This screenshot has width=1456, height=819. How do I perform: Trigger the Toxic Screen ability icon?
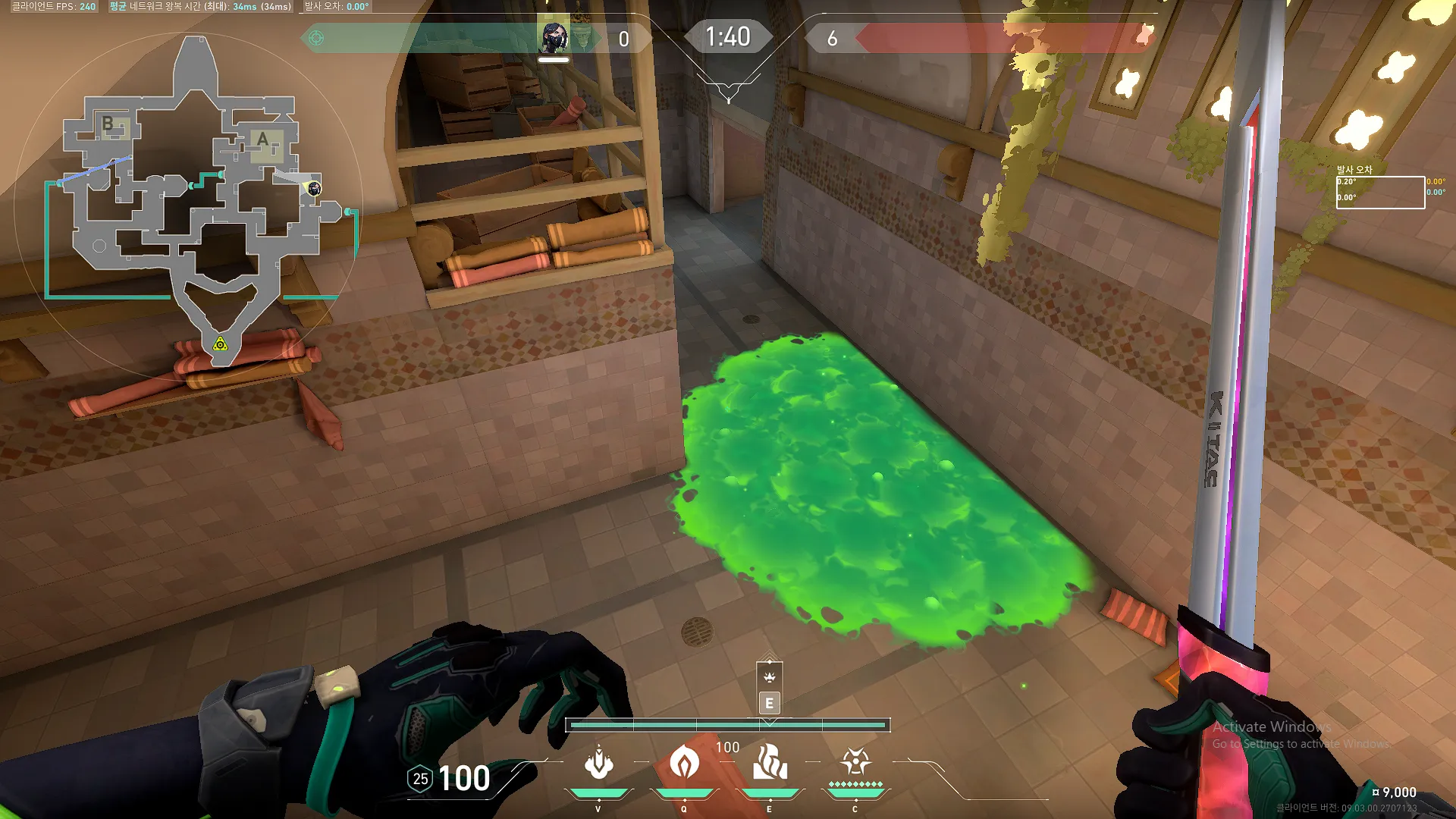coord(770,762)
